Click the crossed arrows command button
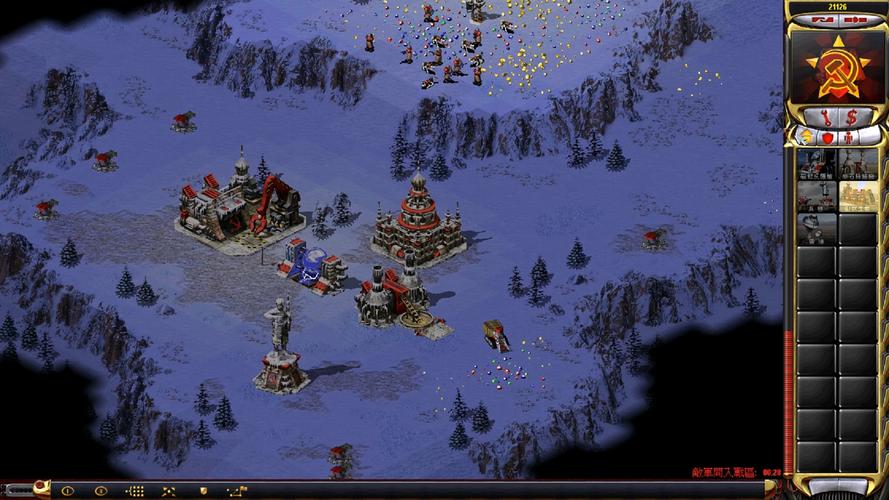889x500 pixels. 168,490
